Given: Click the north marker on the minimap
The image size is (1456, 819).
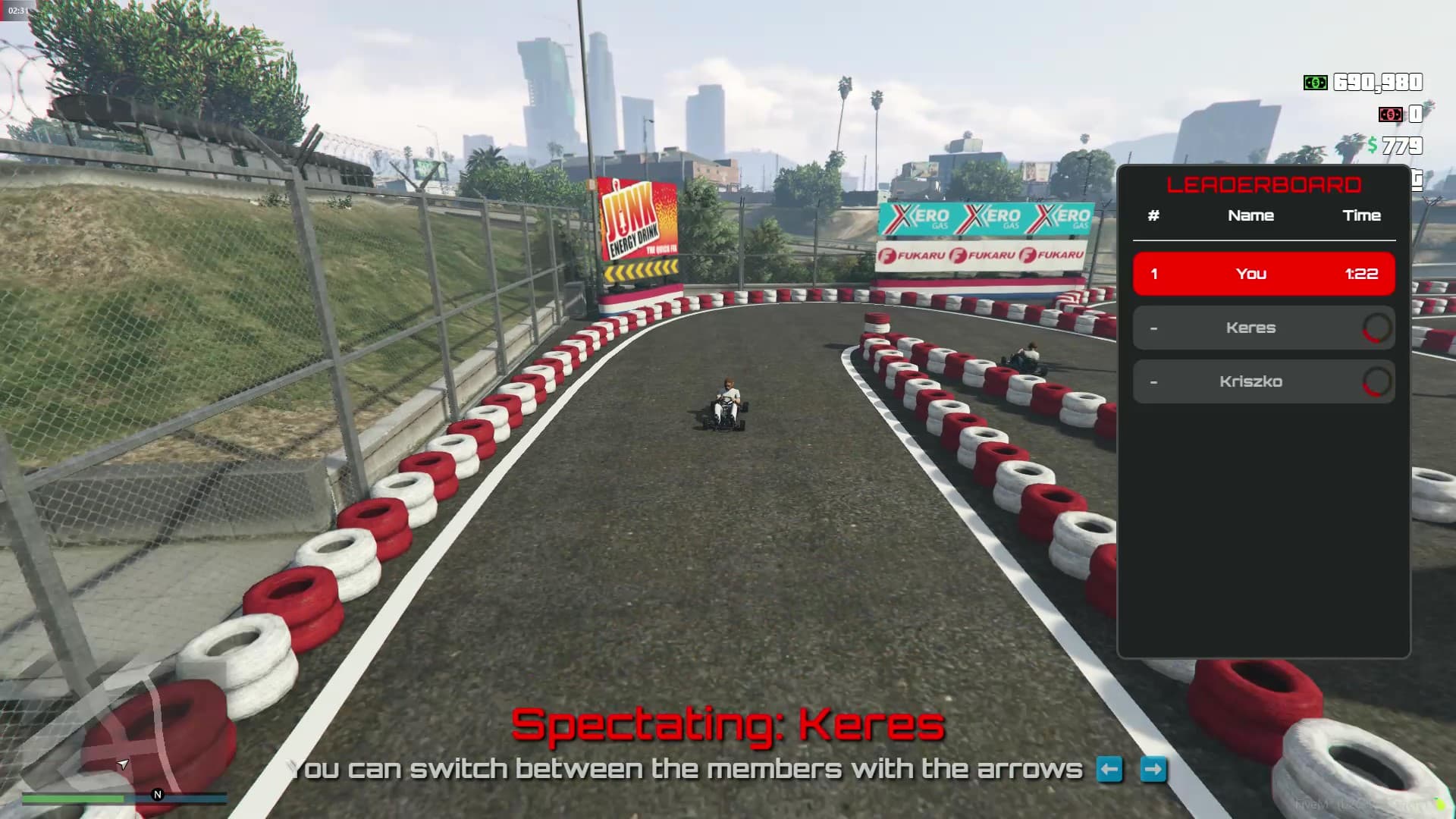Looking at the screenshot, I should tap(156, 795).
